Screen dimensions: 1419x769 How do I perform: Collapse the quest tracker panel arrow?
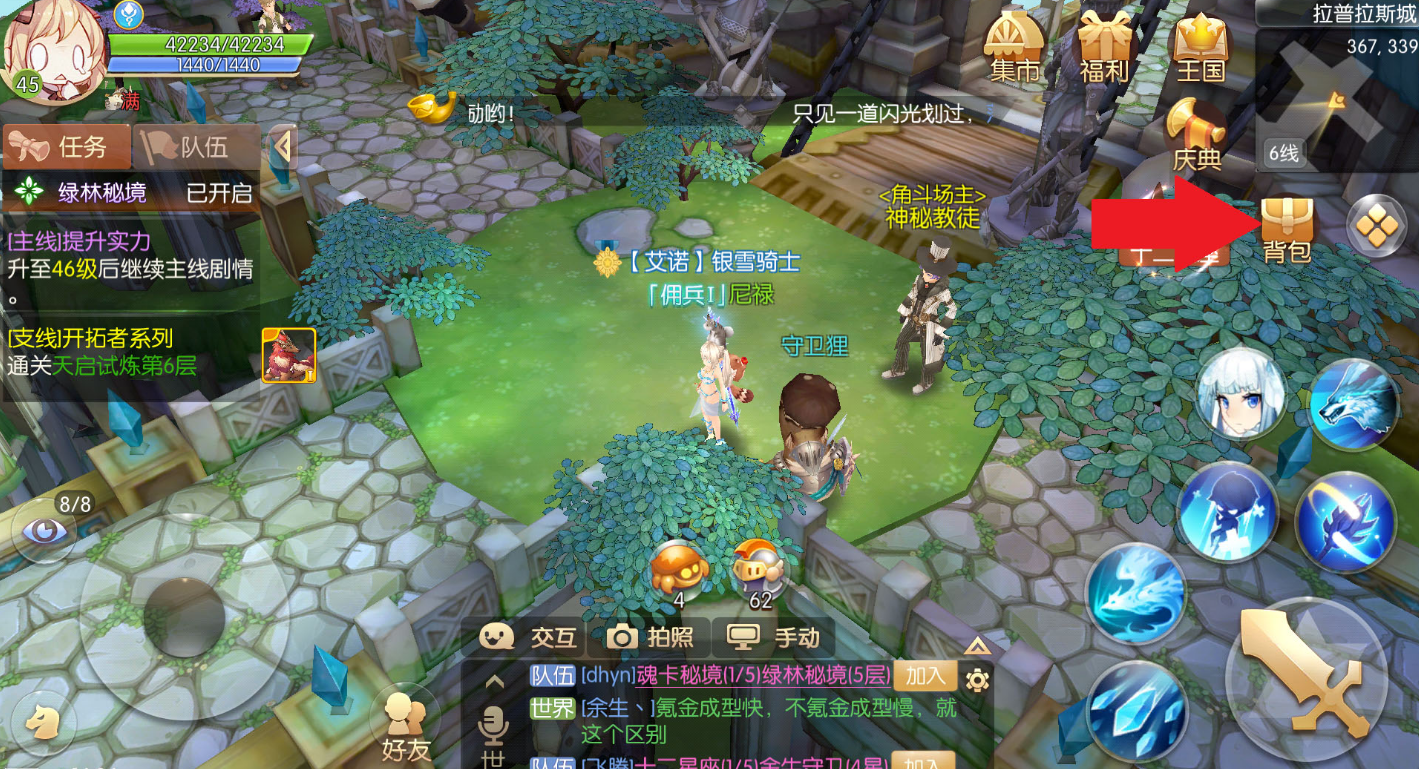[283, 148]
